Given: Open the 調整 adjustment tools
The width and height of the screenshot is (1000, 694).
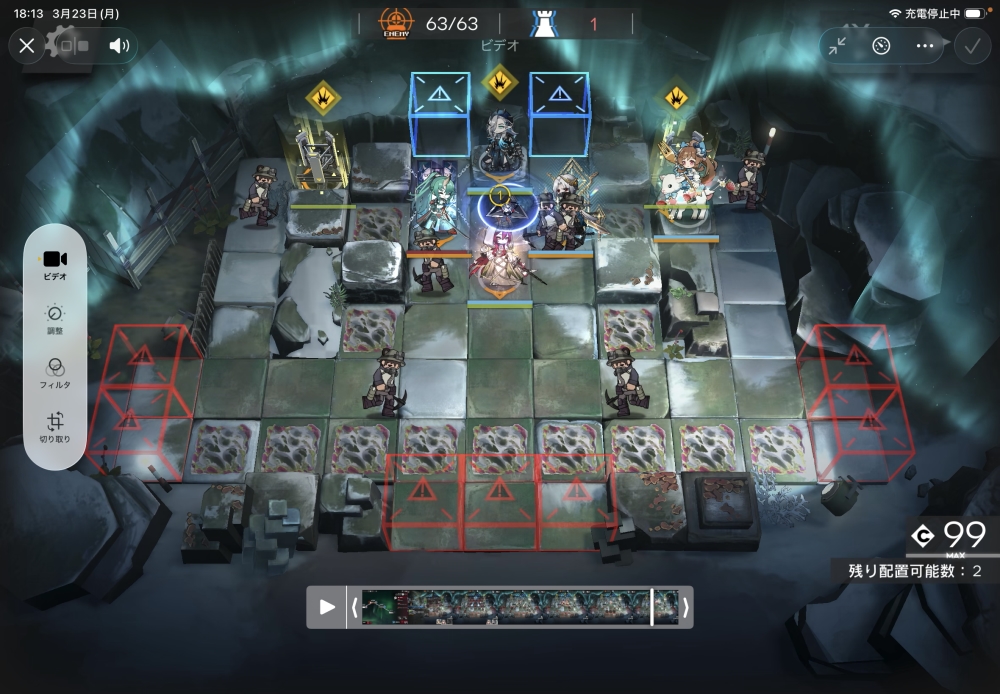Looking at the screenshot, I should click(x=55, y=320).
